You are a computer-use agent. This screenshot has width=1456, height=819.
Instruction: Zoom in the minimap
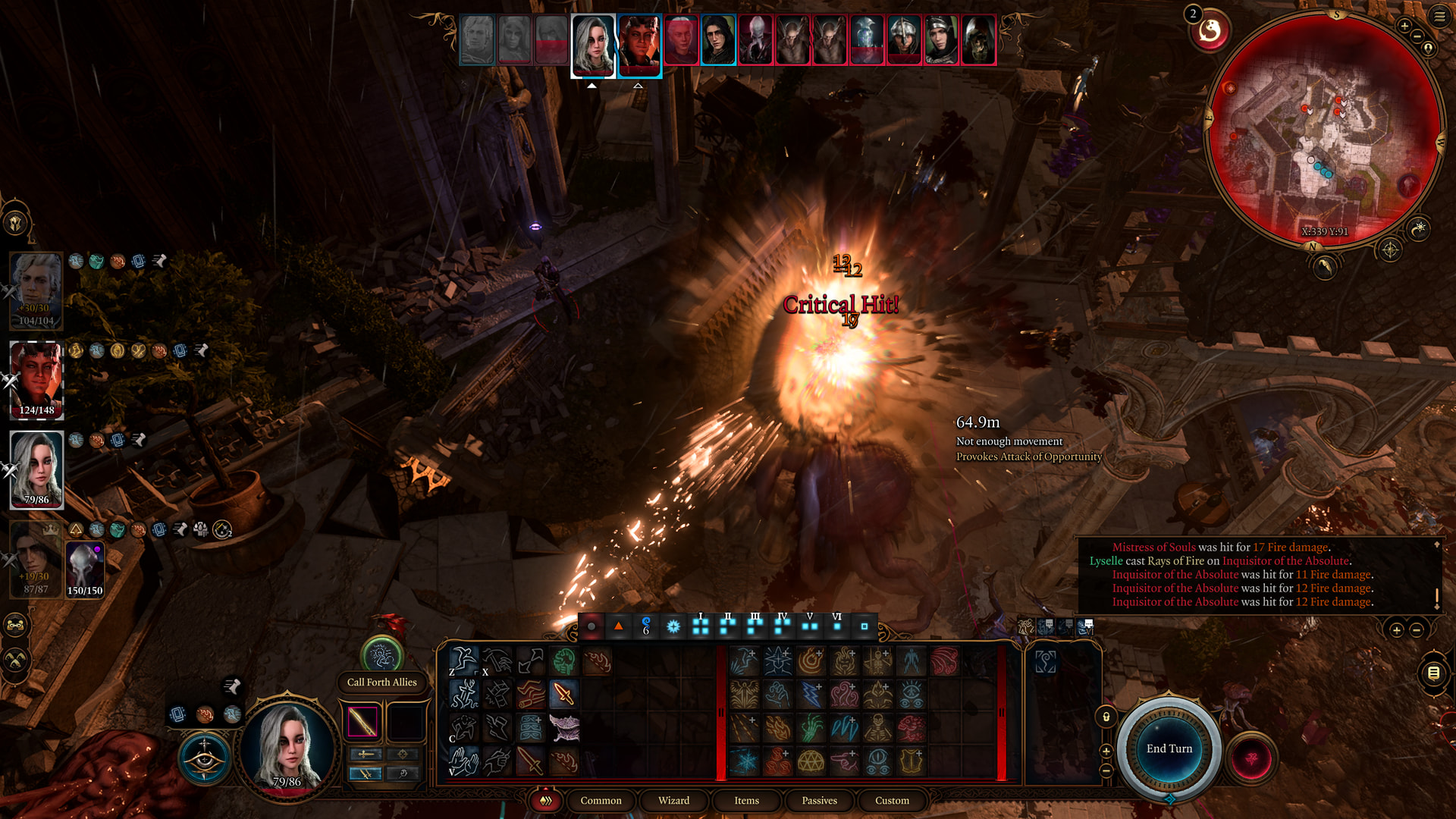tap(1404, 26)
